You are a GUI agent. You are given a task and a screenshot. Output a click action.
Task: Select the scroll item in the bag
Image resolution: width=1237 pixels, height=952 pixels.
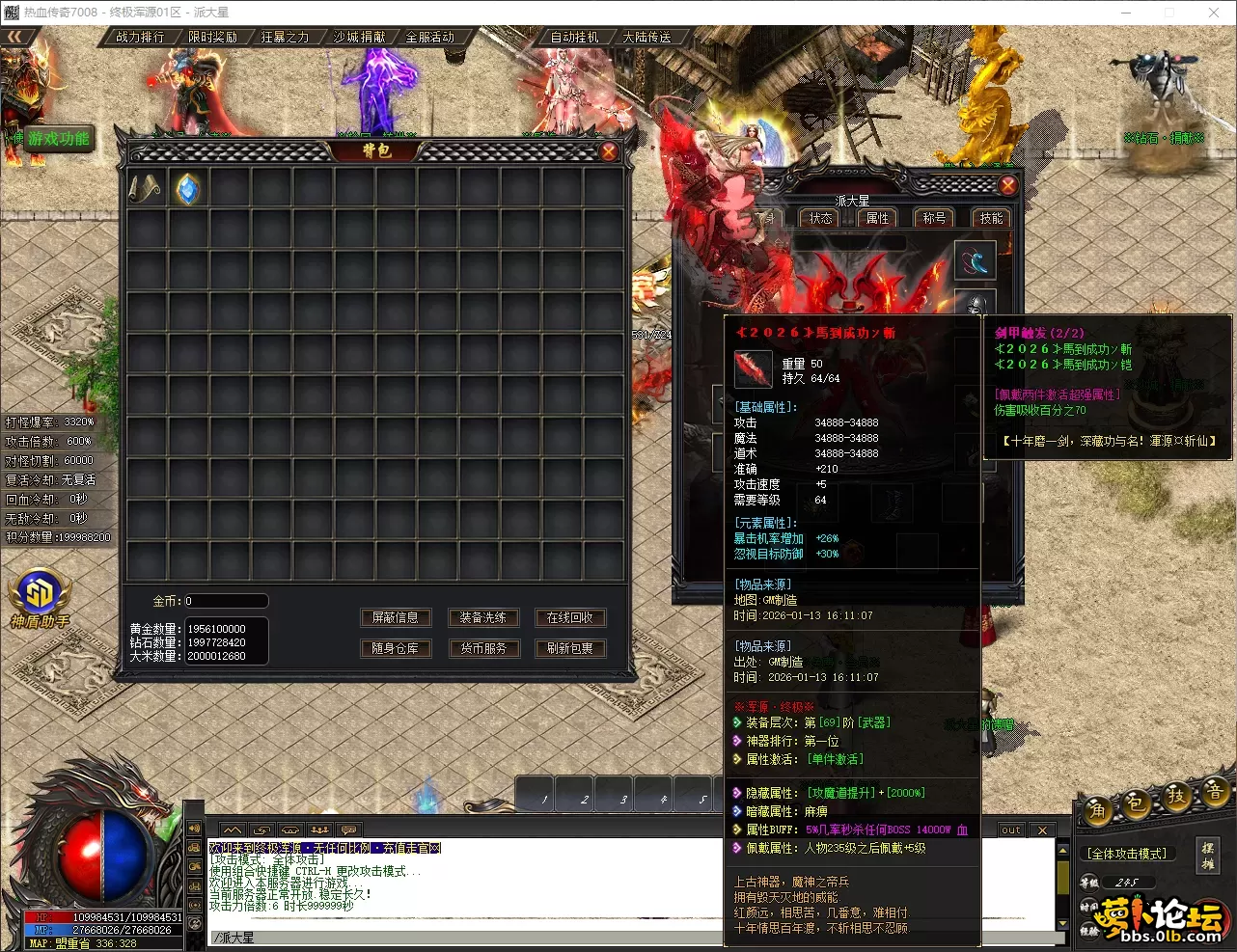pos(146,189)
